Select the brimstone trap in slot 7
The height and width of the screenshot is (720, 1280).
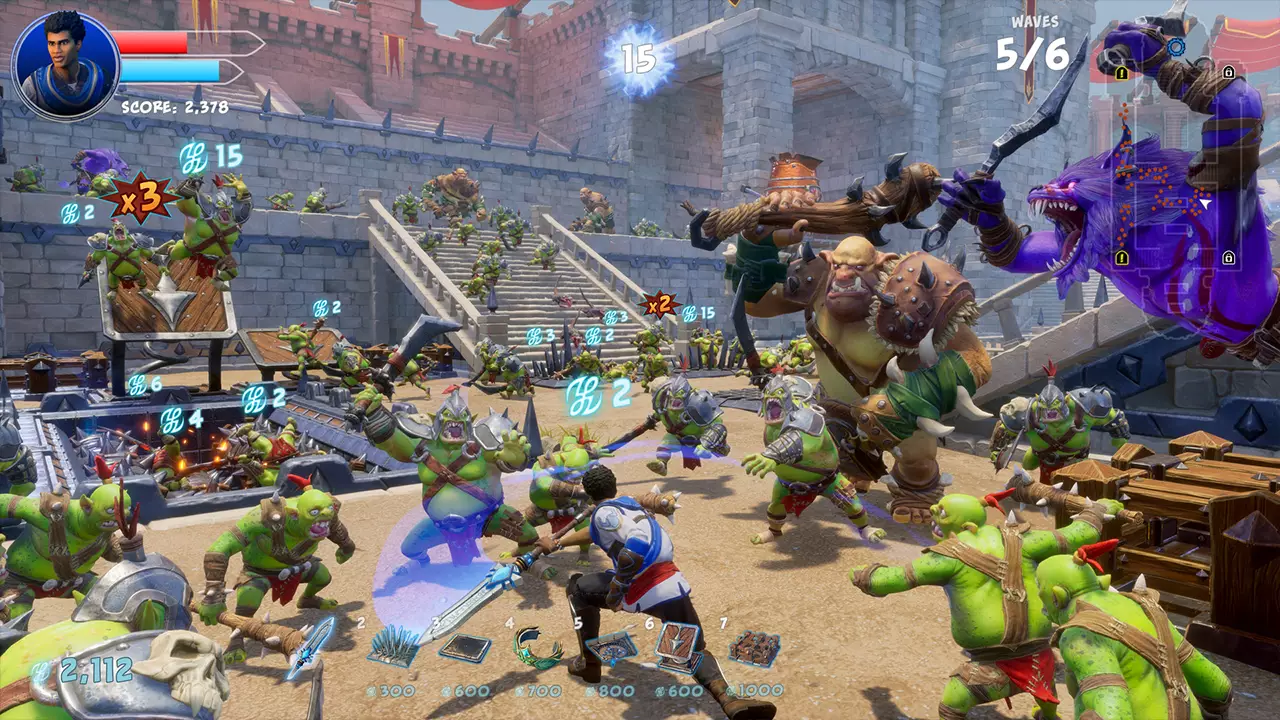(752, 648)
